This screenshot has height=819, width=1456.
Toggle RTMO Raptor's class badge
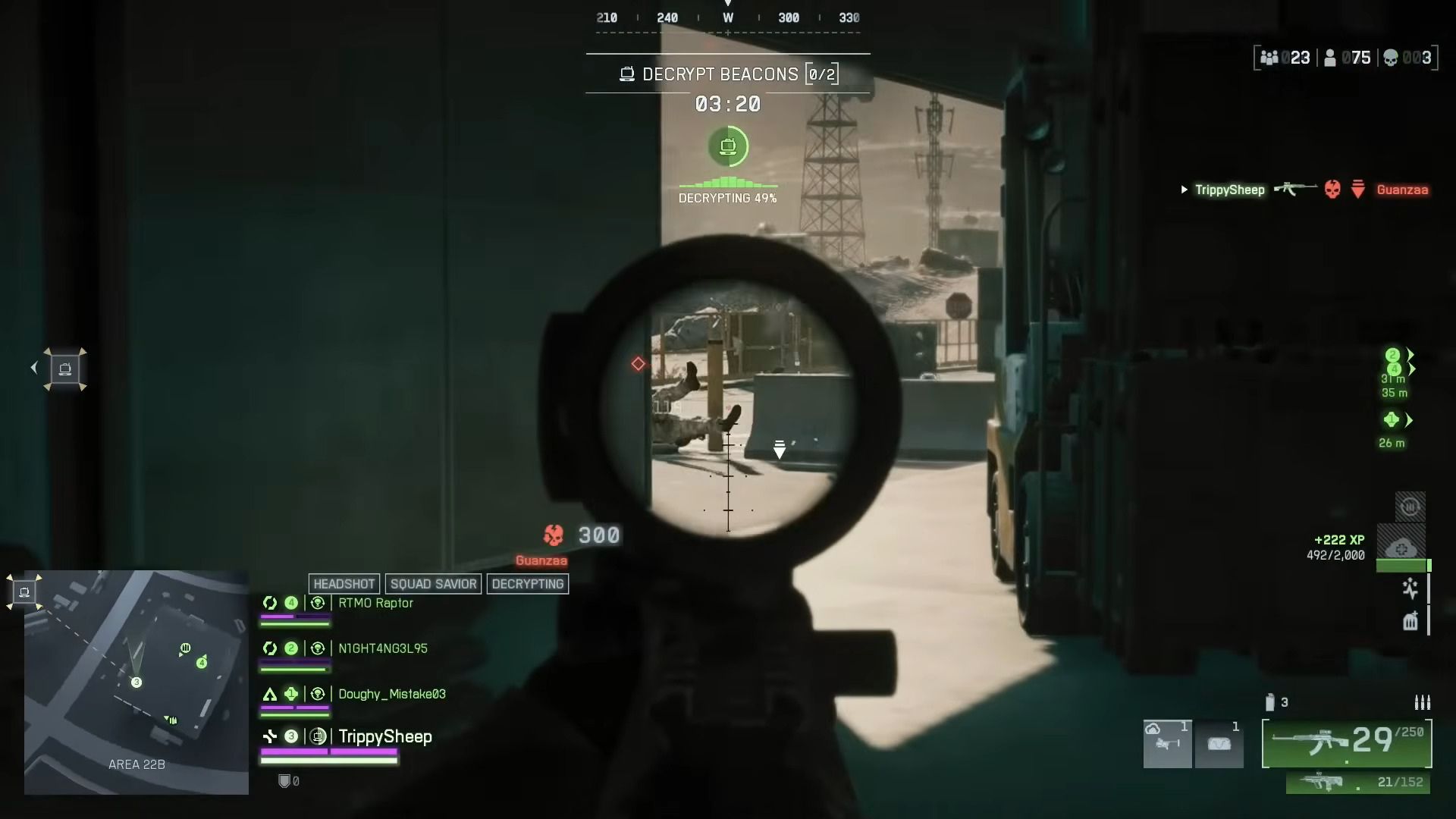(x=271, y=603)
